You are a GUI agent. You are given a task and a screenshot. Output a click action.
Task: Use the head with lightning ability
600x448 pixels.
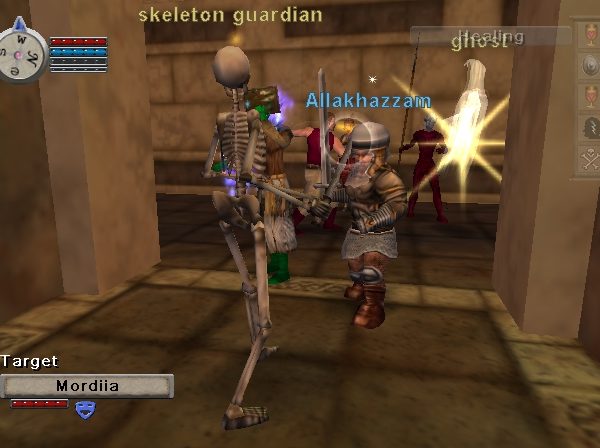point(589,126)
